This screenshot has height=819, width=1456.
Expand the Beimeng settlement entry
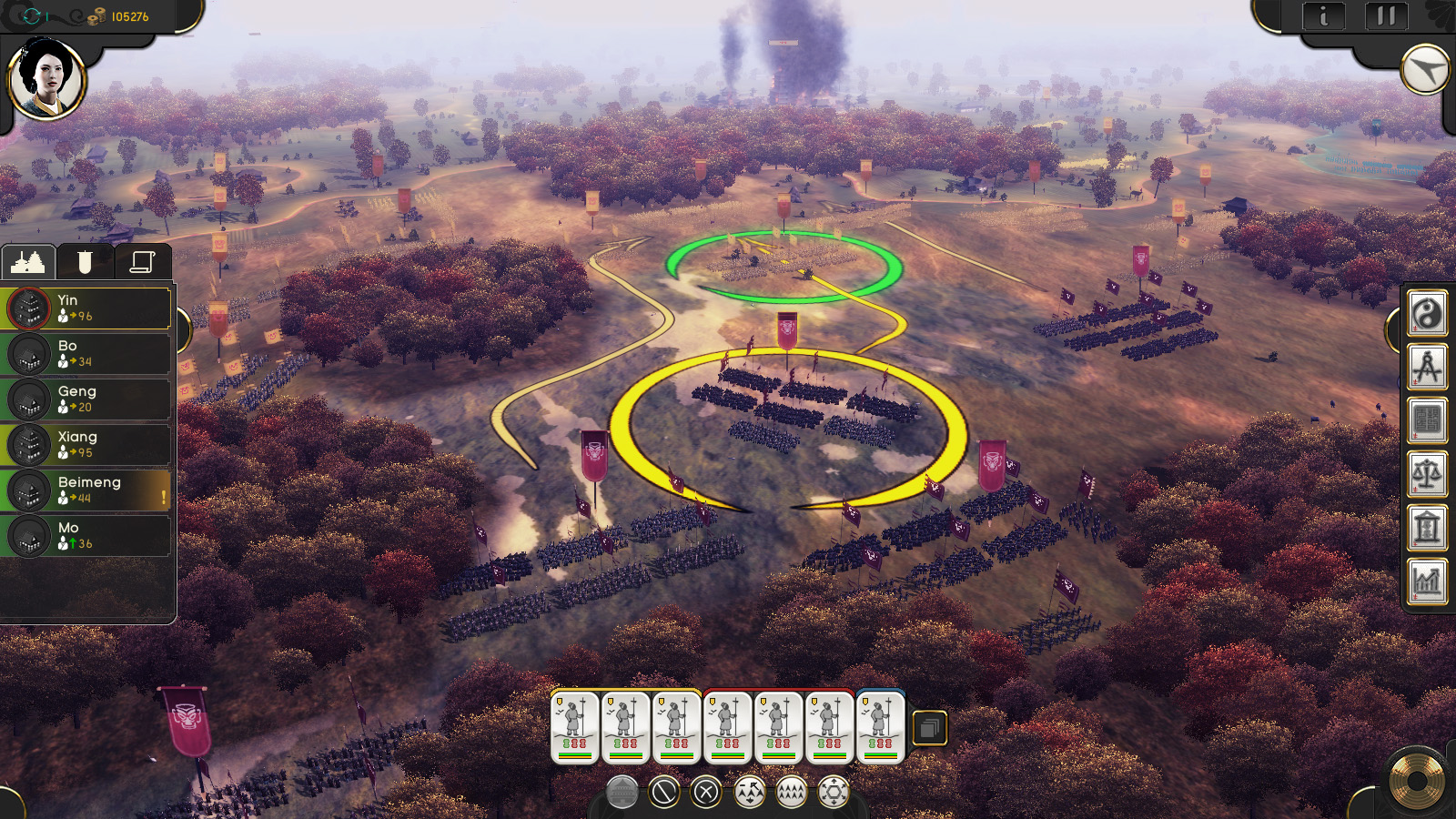pos(86,490)
